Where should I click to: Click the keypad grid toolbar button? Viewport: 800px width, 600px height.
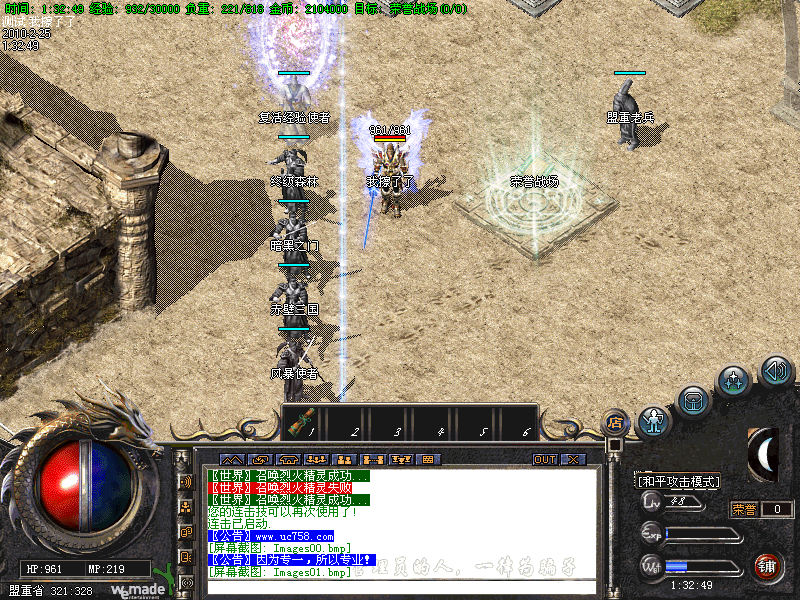[428, 460]
